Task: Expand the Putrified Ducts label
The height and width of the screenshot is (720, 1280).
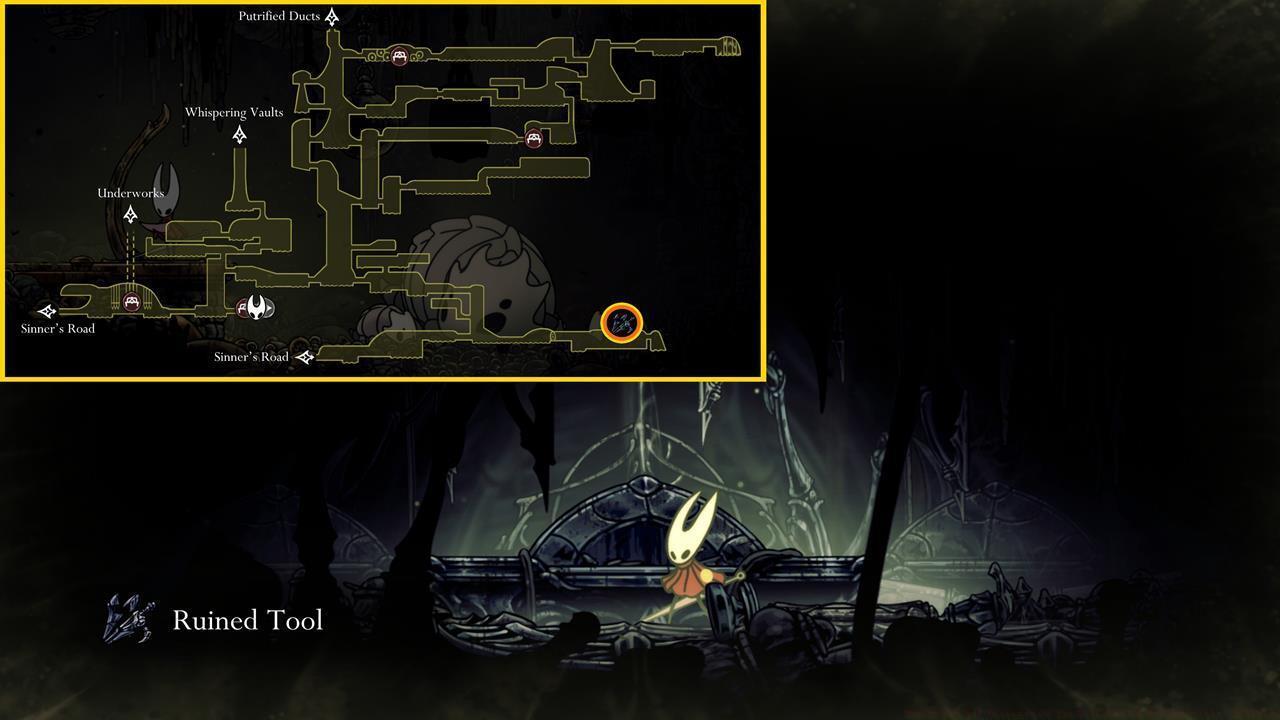Action: [x=280, y=16]
